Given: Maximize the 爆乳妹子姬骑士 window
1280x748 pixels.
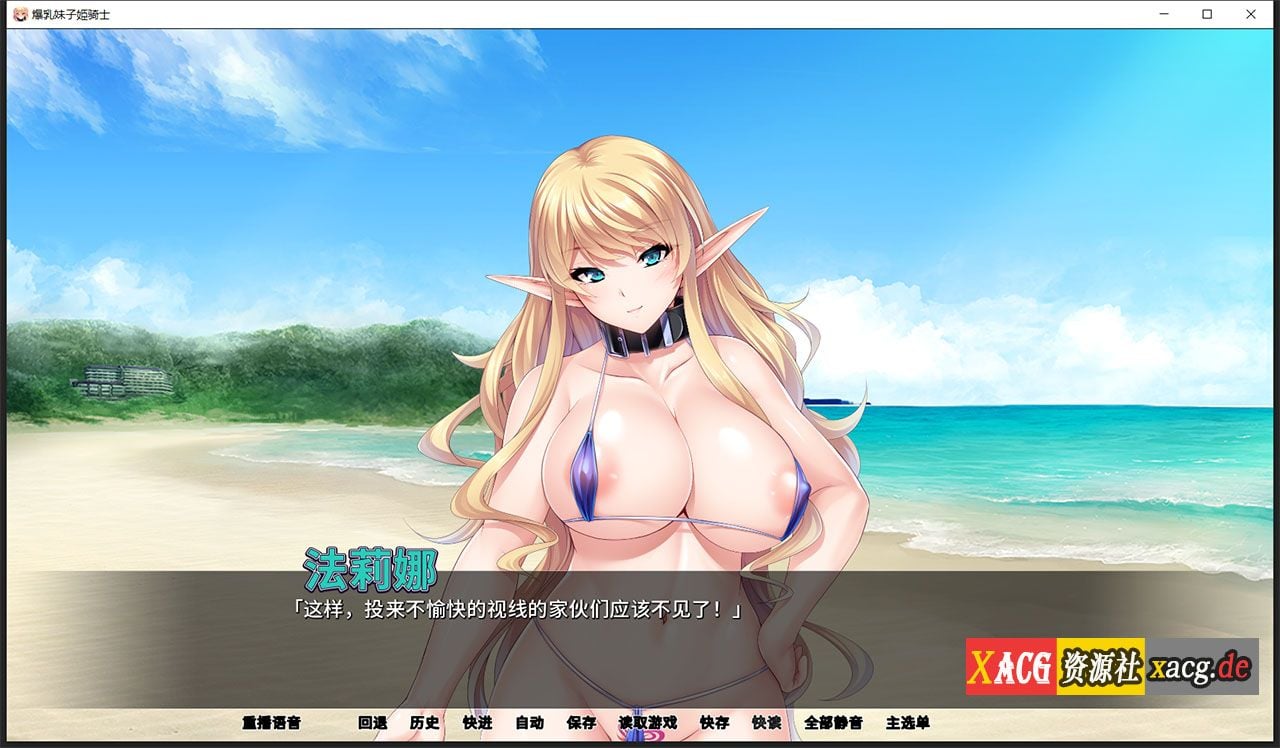Looking at the screenshot, I should [x=1205, y=14].
